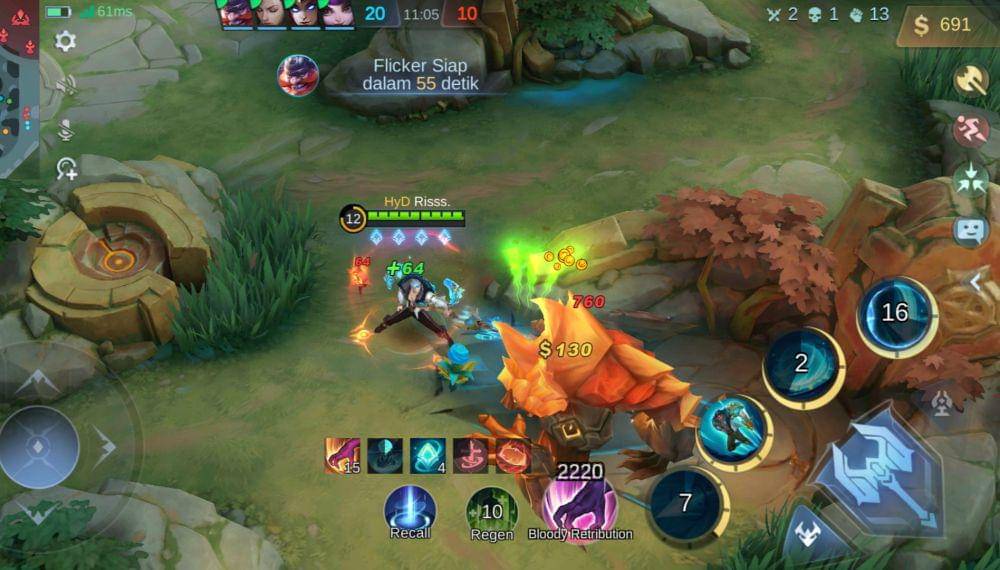This screenshot has height=570, width=1000.
Task: Toggle the speaker voice icon
Action: (x=66, y=86)
